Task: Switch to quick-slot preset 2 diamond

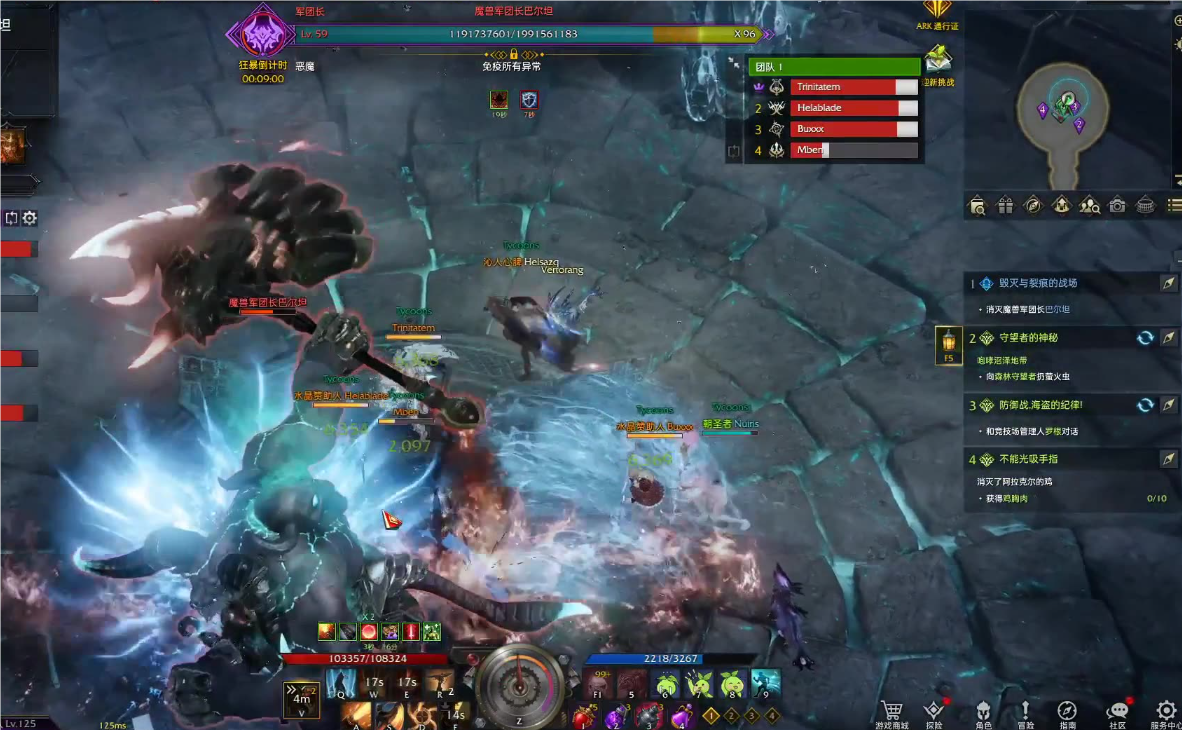Action: (731, 715)
